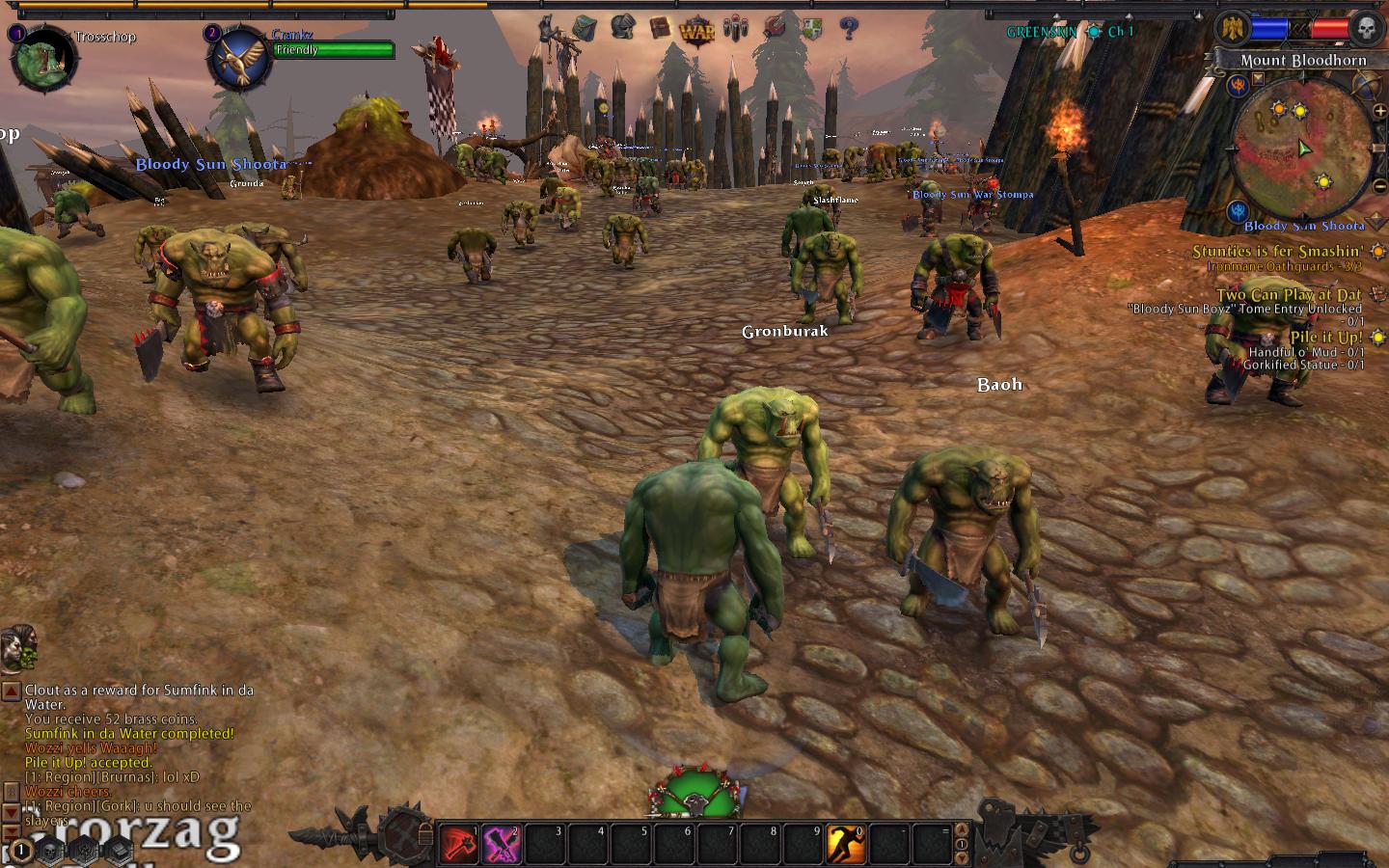Click Trosschop's player portrait
Viewport: 1389px width, 868px height.
tap(39, 58)
